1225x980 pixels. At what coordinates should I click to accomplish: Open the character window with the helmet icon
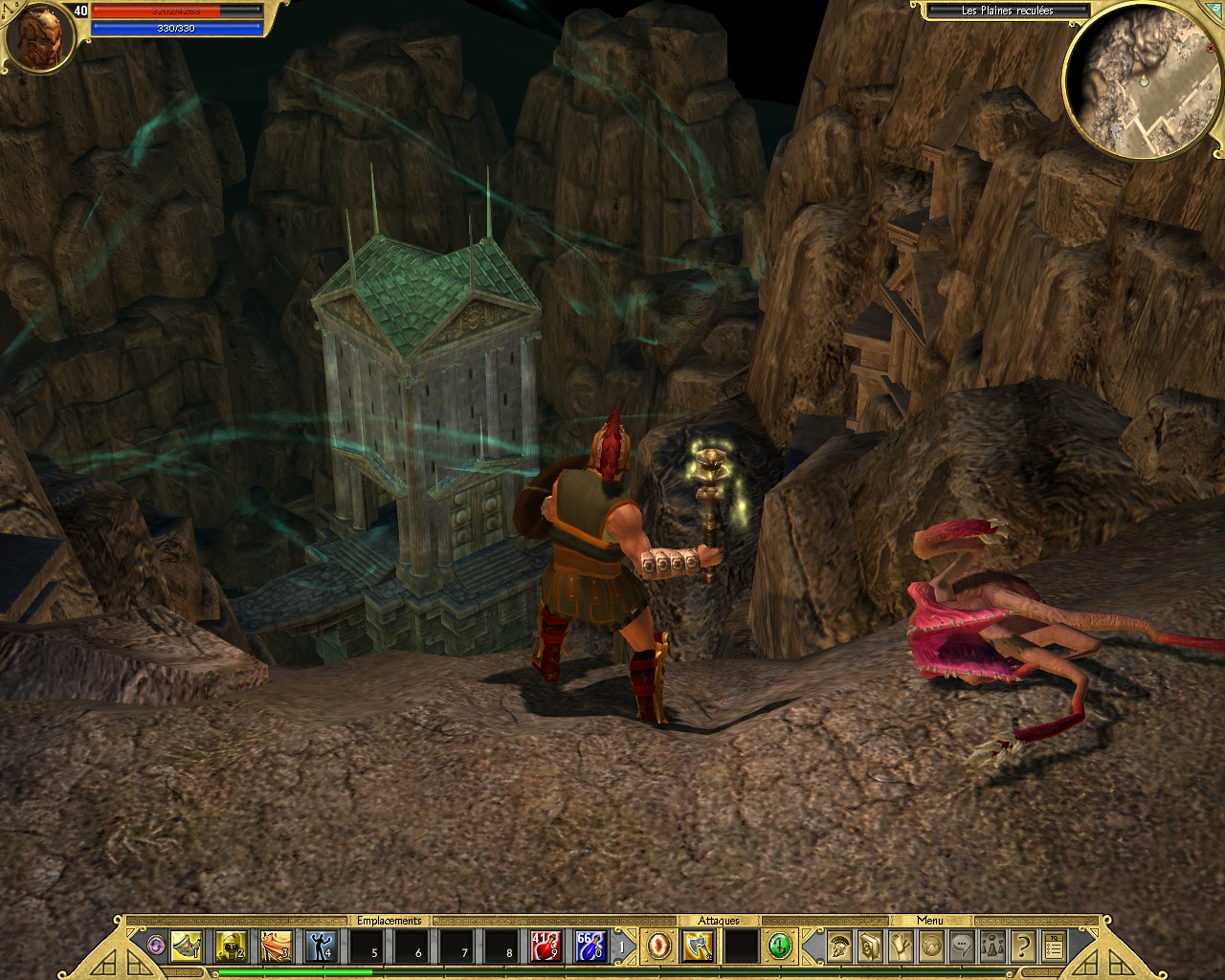[839, 946]
